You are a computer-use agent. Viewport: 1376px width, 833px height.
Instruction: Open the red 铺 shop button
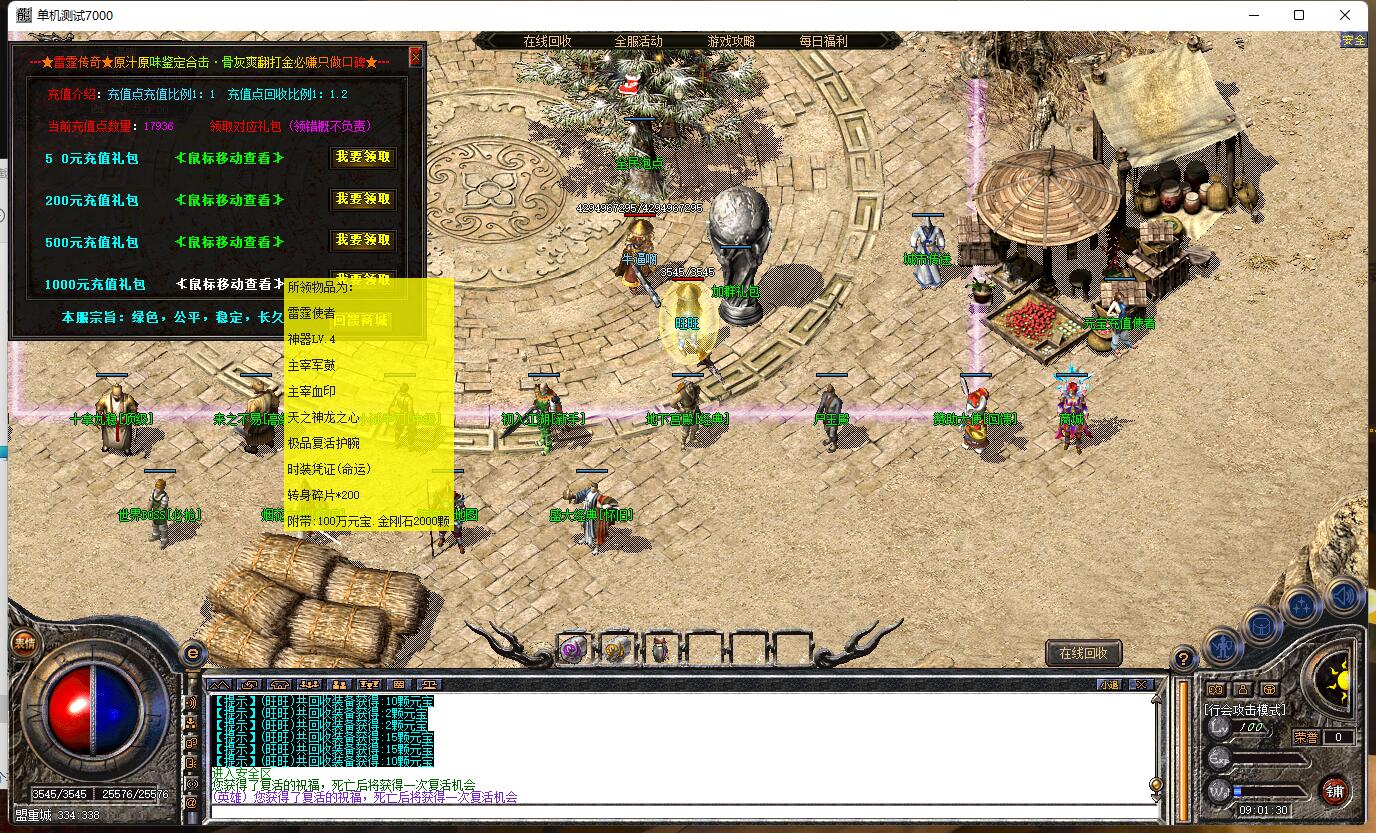pyautogui.click(x=1334, y=792)
